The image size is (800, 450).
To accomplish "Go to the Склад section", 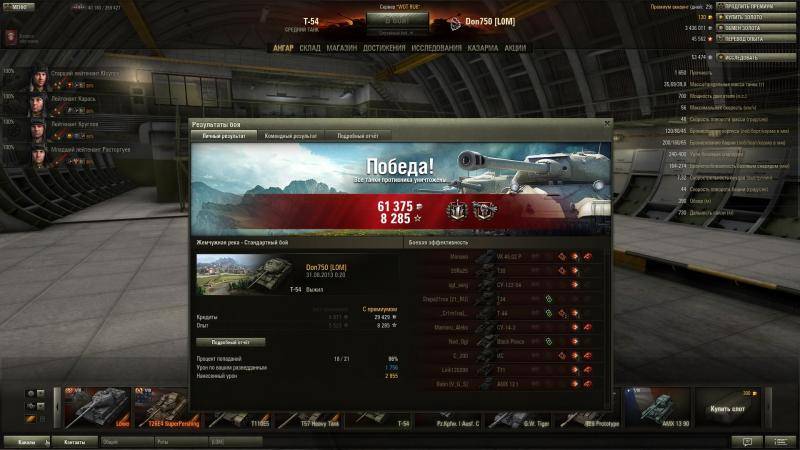I will pos(310,47).
